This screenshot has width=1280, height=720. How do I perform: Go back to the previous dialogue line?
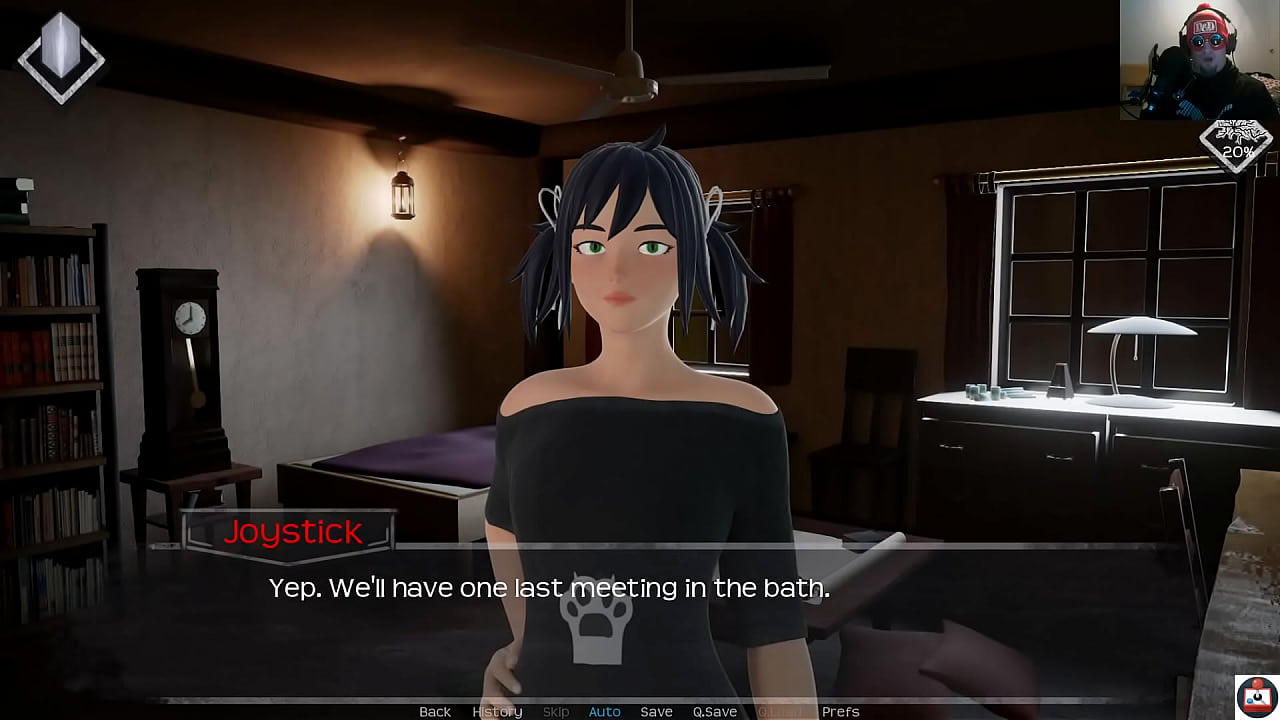click(435, 711)
